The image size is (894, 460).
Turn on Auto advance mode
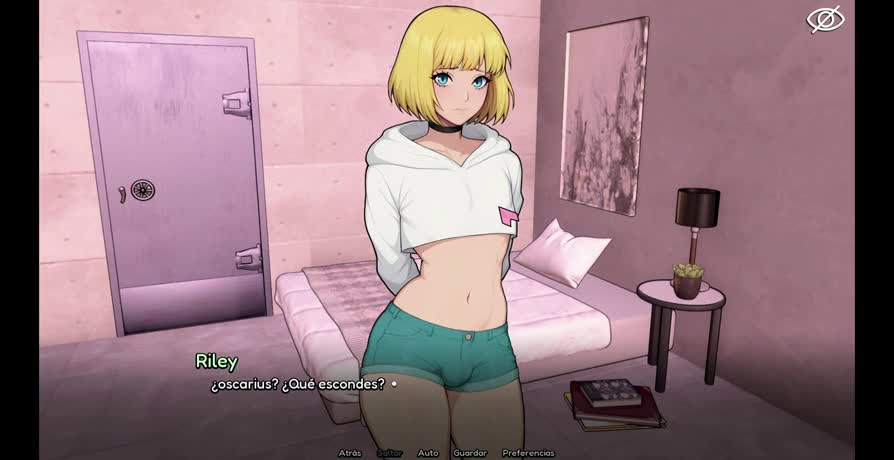tap(427, 453)
